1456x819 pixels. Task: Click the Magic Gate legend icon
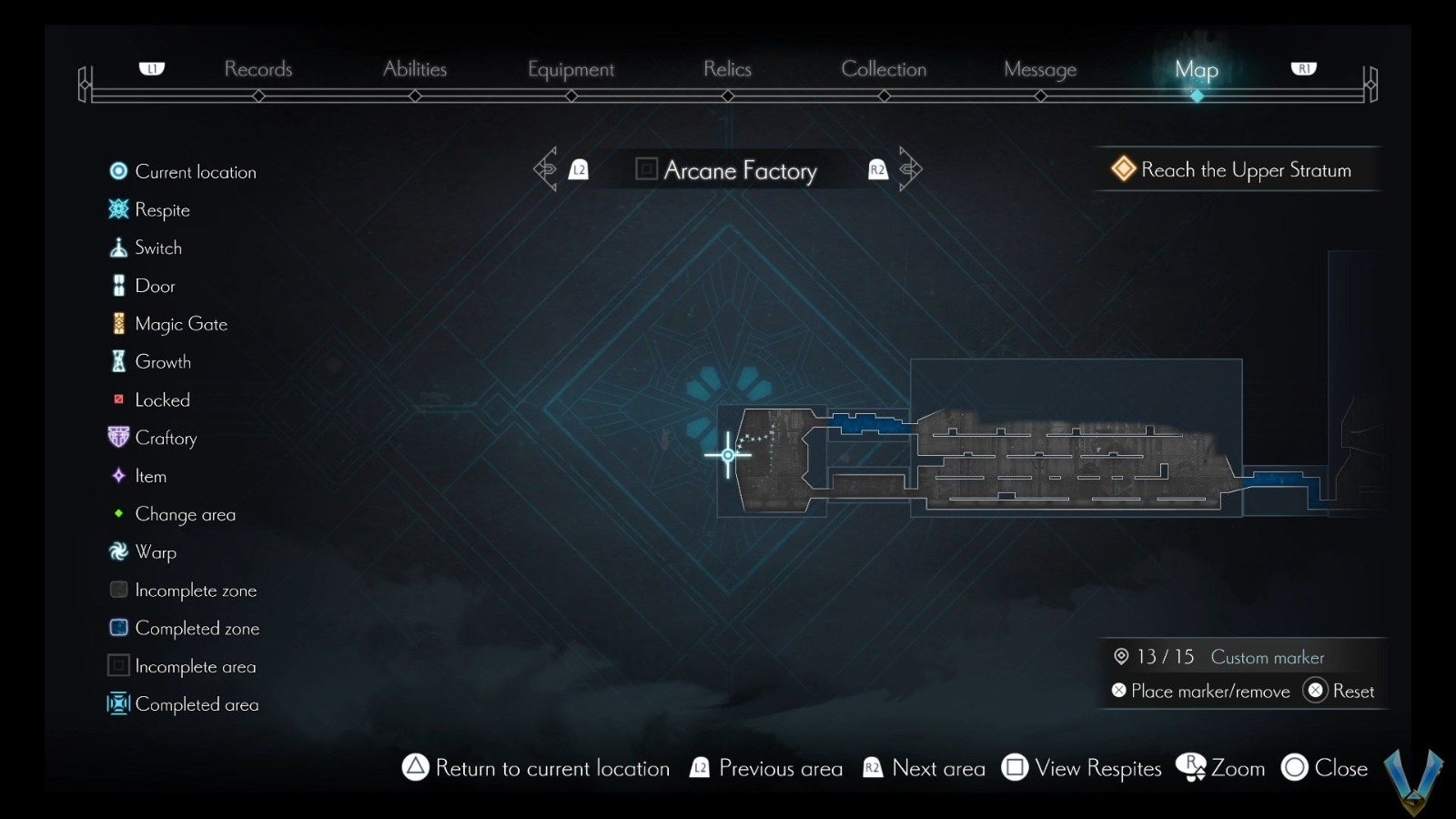point(118,323)
